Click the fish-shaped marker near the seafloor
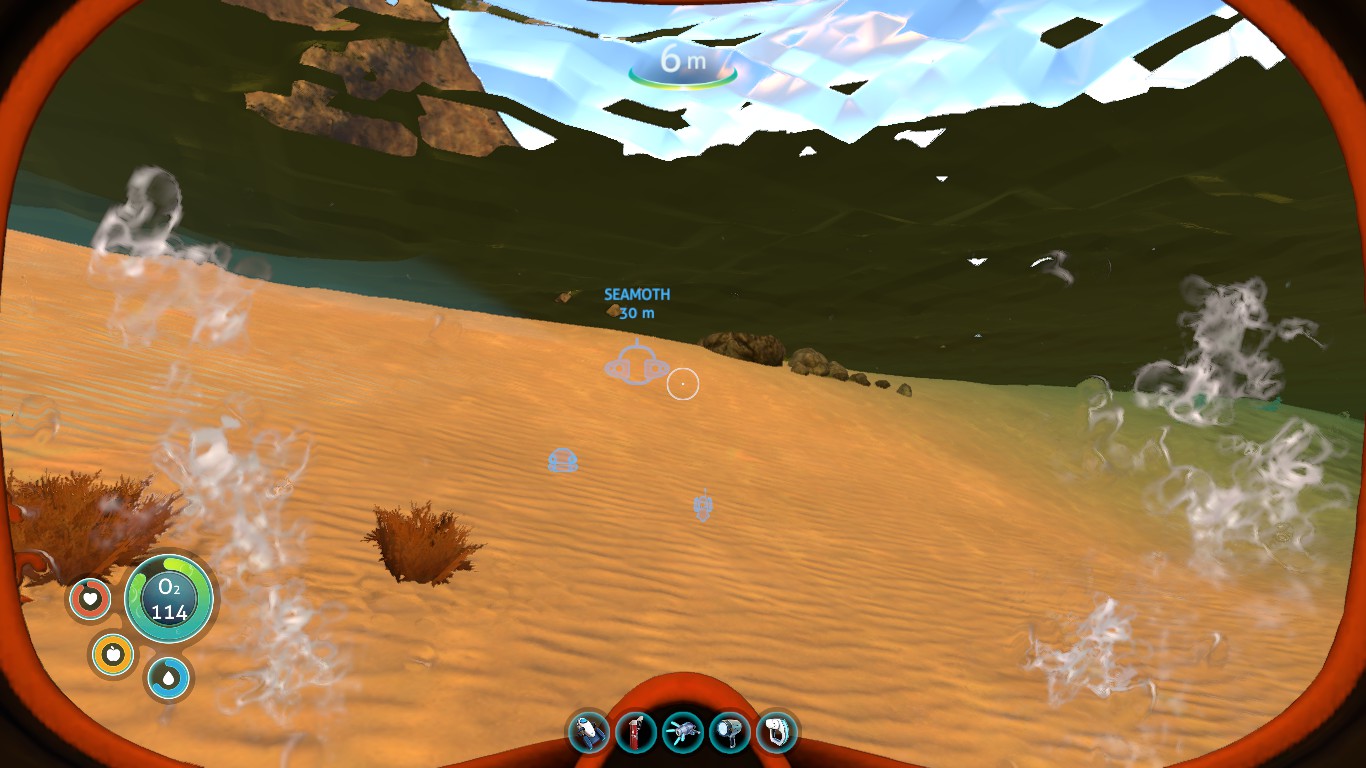The image size is (1366, 768). point(701,508)
